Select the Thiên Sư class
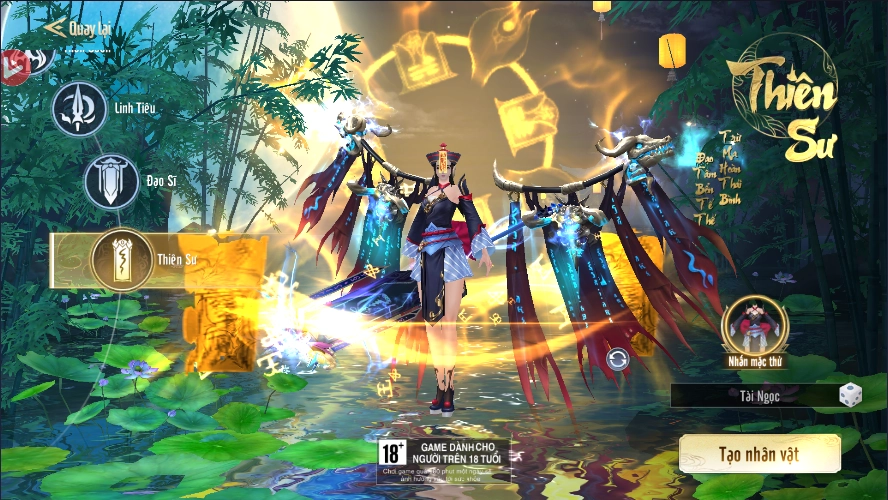Image resolution: width=888 pixels, height=500 pixels. 121,258
